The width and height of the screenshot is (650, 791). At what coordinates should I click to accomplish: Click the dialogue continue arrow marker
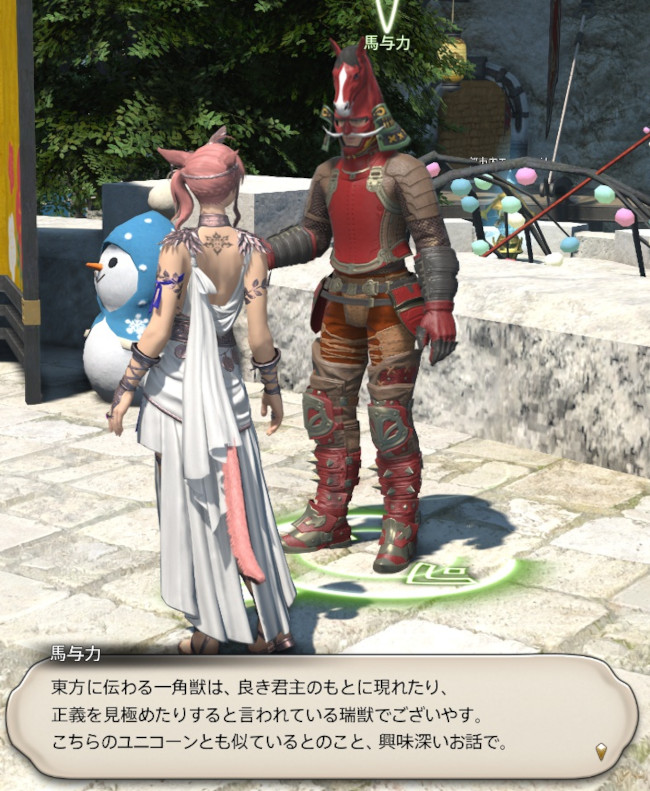point(600,751)
